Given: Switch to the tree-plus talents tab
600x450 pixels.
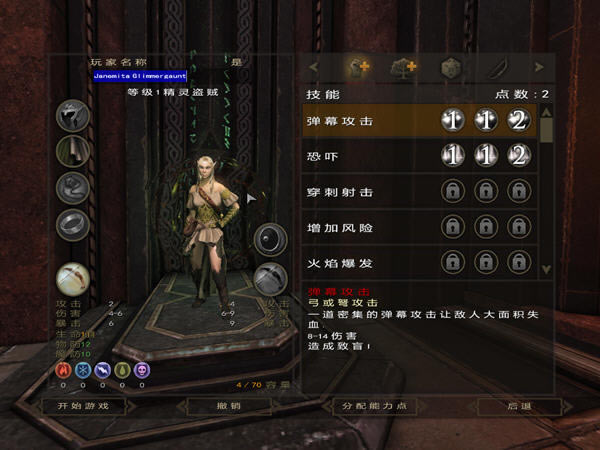Looking at the screenshot, I should pos(404,68).
